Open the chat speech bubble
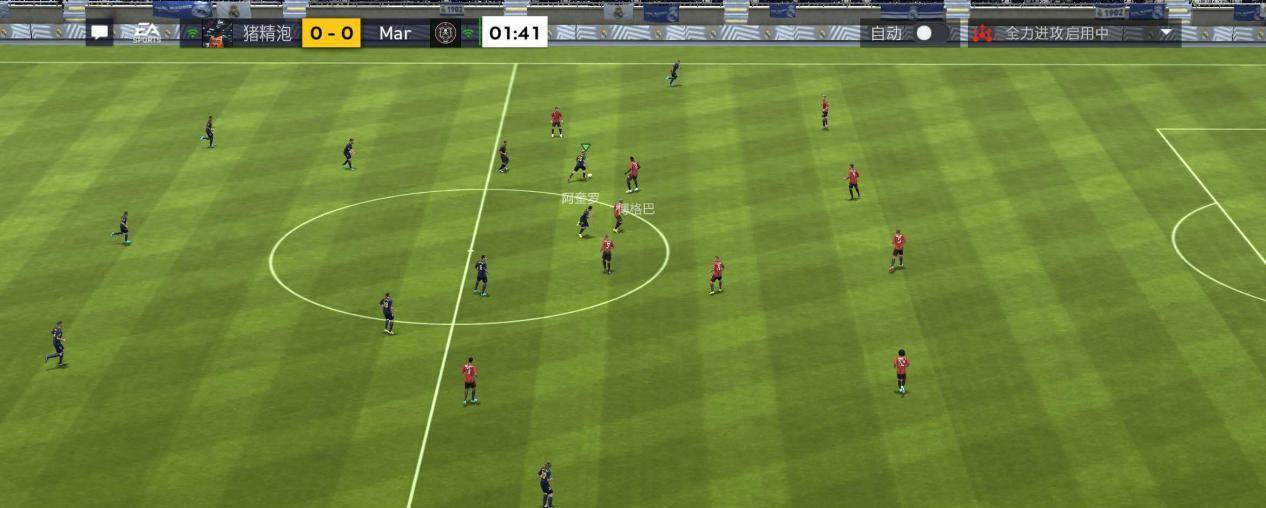 (99, 33)
